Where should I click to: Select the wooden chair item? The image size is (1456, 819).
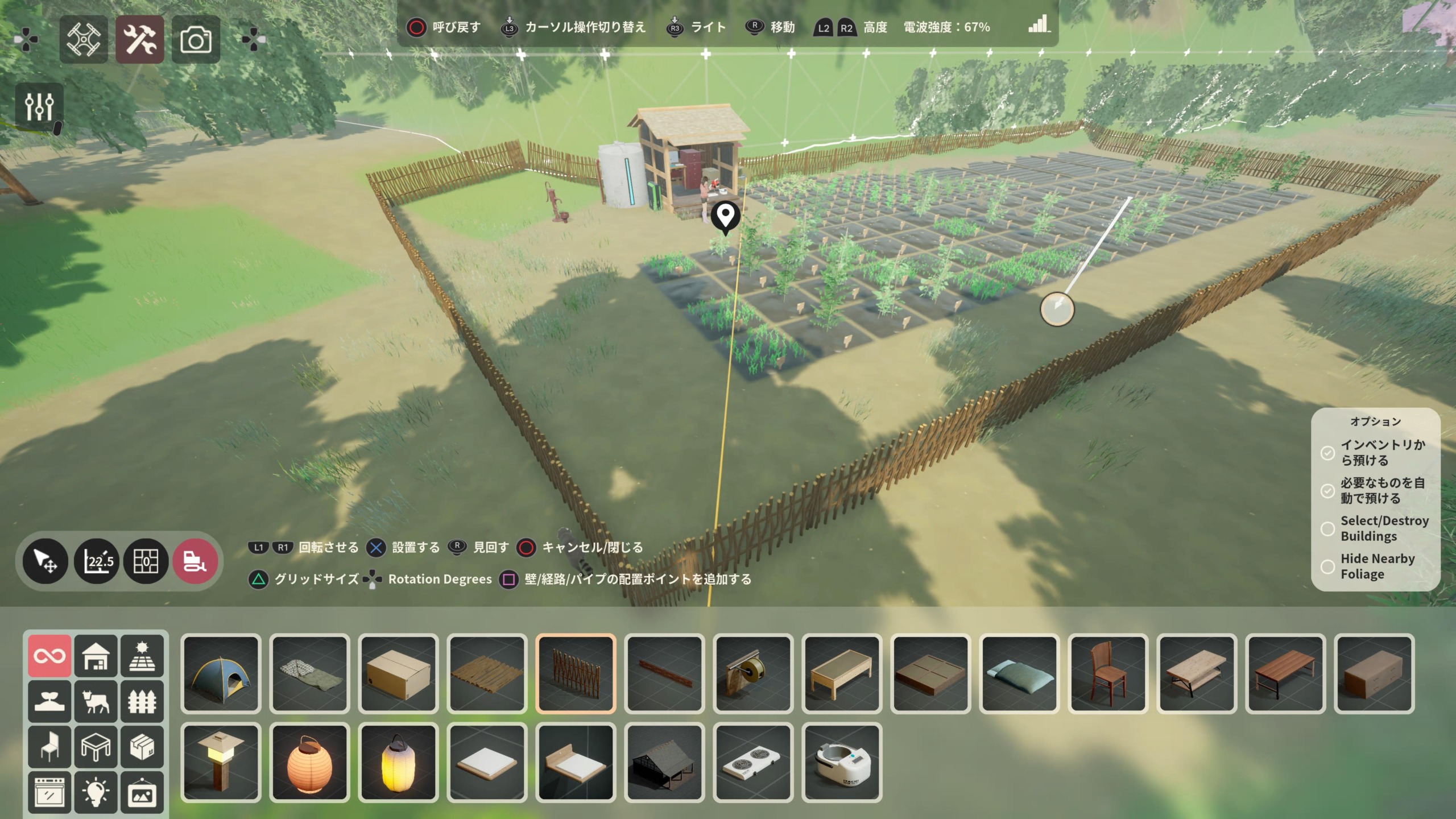(1107, 673)
